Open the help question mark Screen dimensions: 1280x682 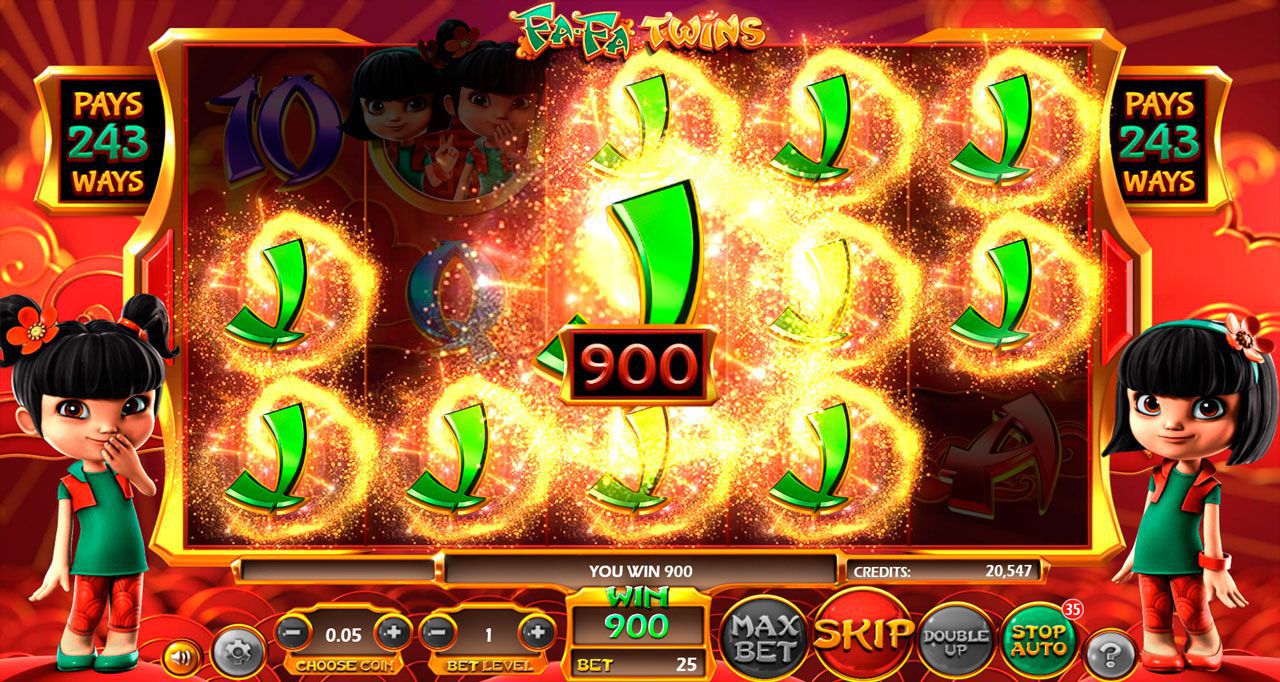[1110, 655]
